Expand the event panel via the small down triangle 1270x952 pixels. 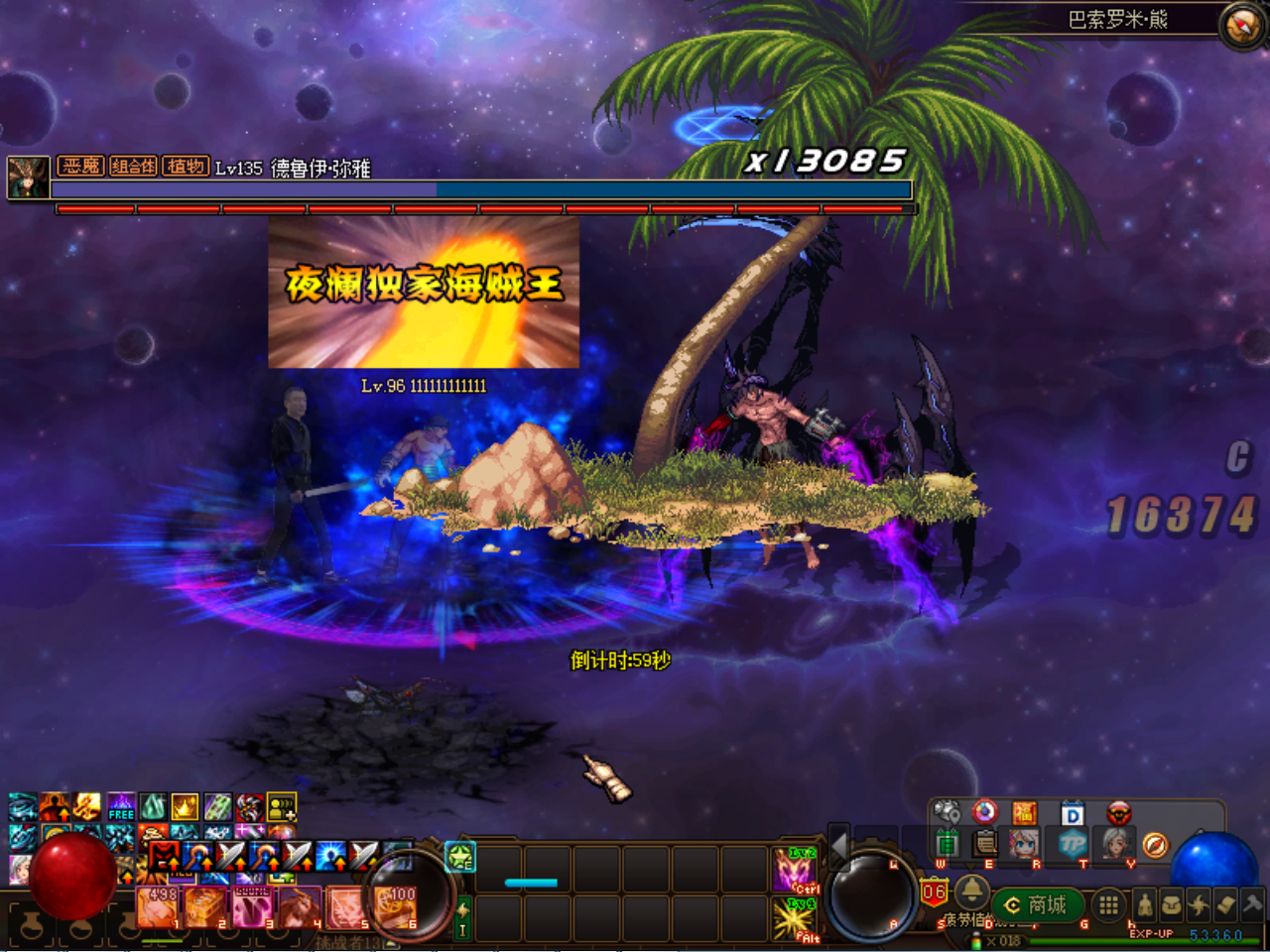[x=969, y=866]
